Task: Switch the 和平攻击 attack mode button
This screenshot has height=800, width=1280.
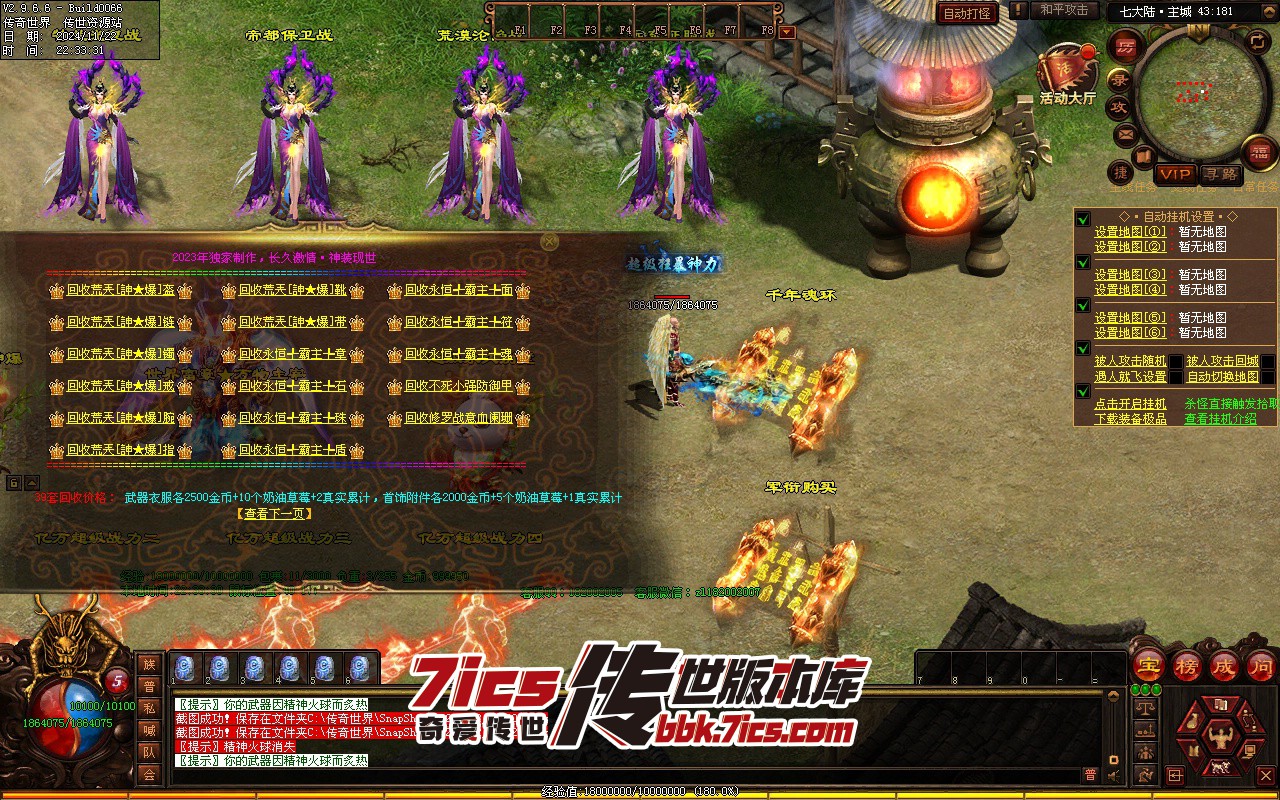Action: coord(1064,11)
